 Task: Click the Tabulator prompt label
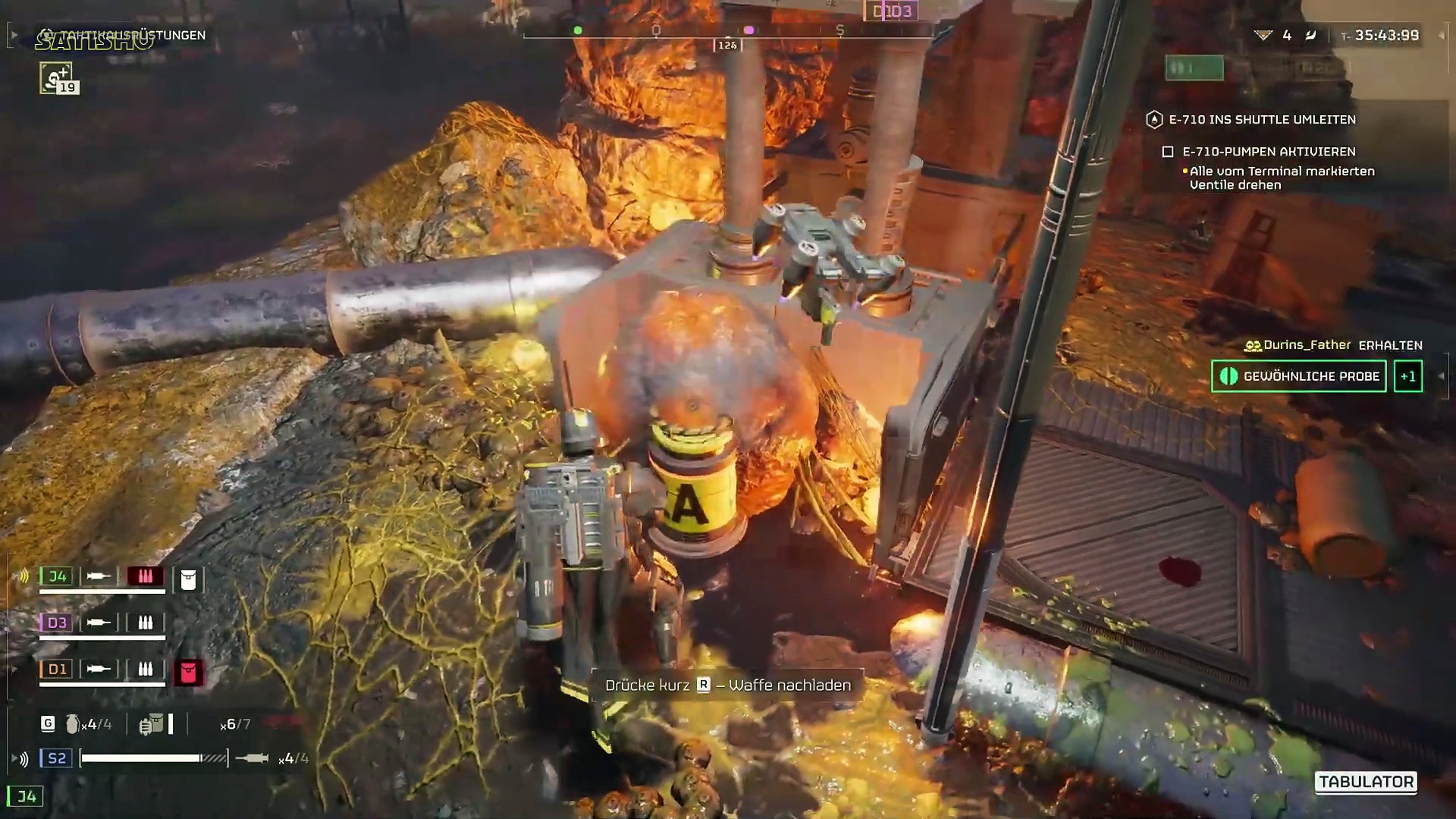[x=1366, y=782]
